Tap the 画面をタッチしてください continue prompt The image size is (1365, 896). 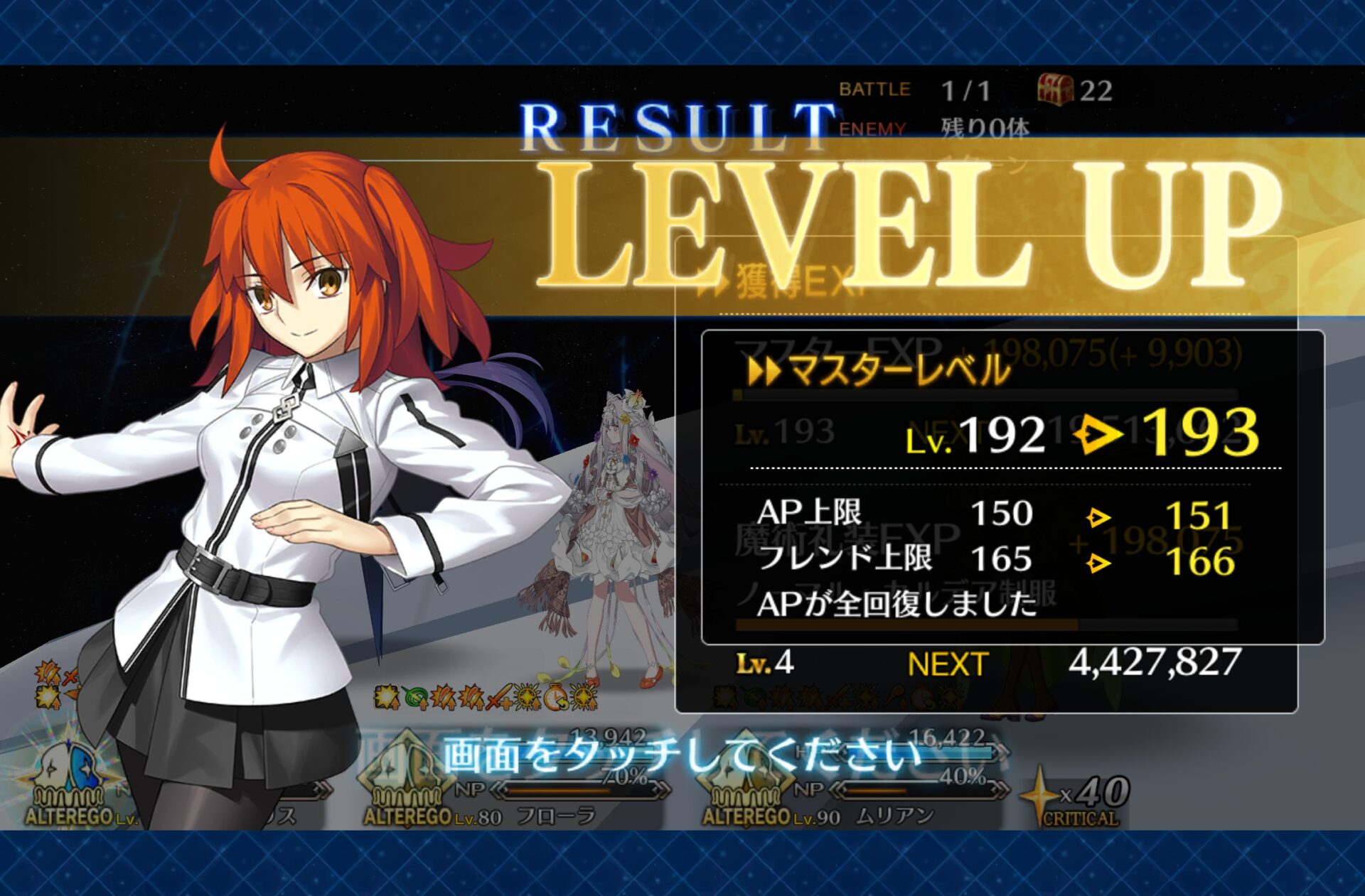(x=682, y=755)
